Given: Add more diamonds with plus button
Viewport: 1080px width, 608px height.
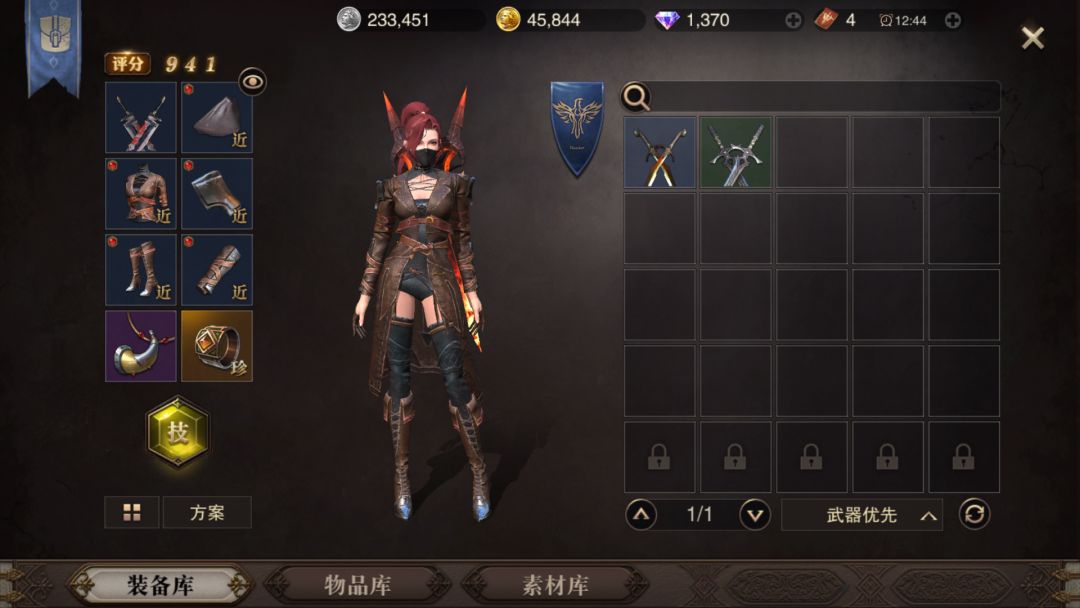Looking at the screenshot, I should [x=793, y=20].
